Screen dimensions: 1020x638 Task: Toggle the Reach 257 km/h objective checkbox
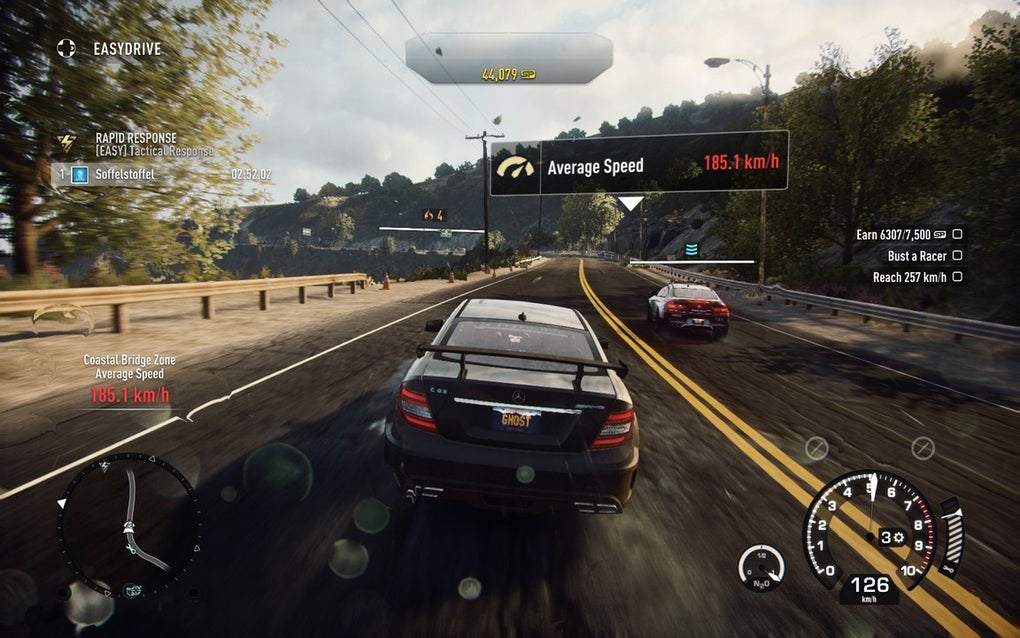[957, 277]
